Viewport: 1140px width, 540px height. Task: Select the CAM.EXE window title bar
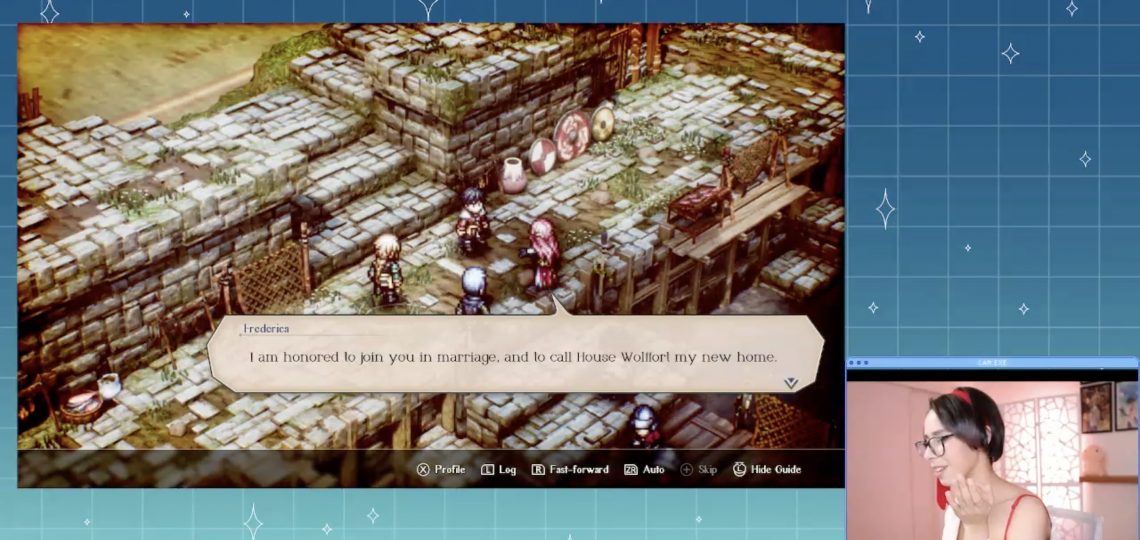coord(992,363)
